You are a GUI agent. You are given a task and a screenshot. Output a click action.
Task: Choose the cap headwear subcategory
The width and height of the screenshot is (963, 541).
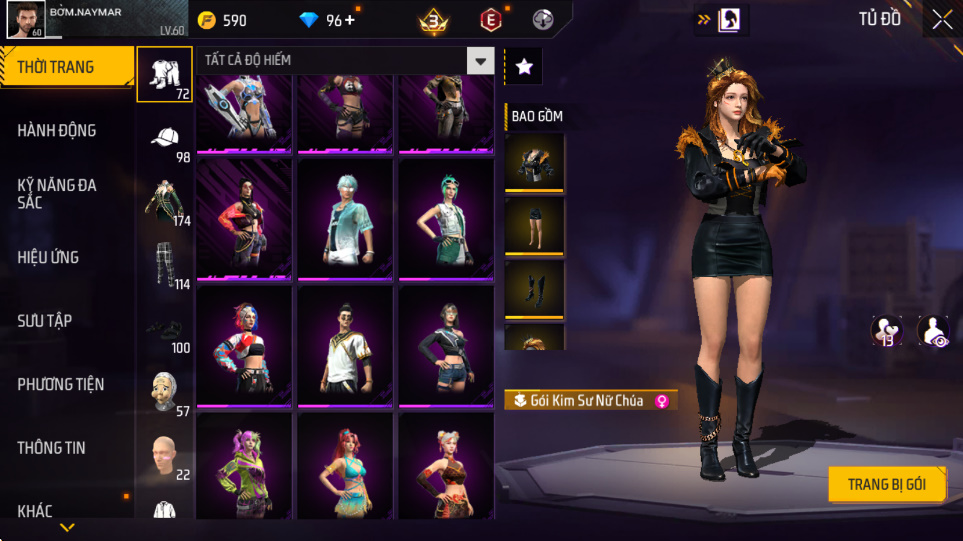click(165, 138)
